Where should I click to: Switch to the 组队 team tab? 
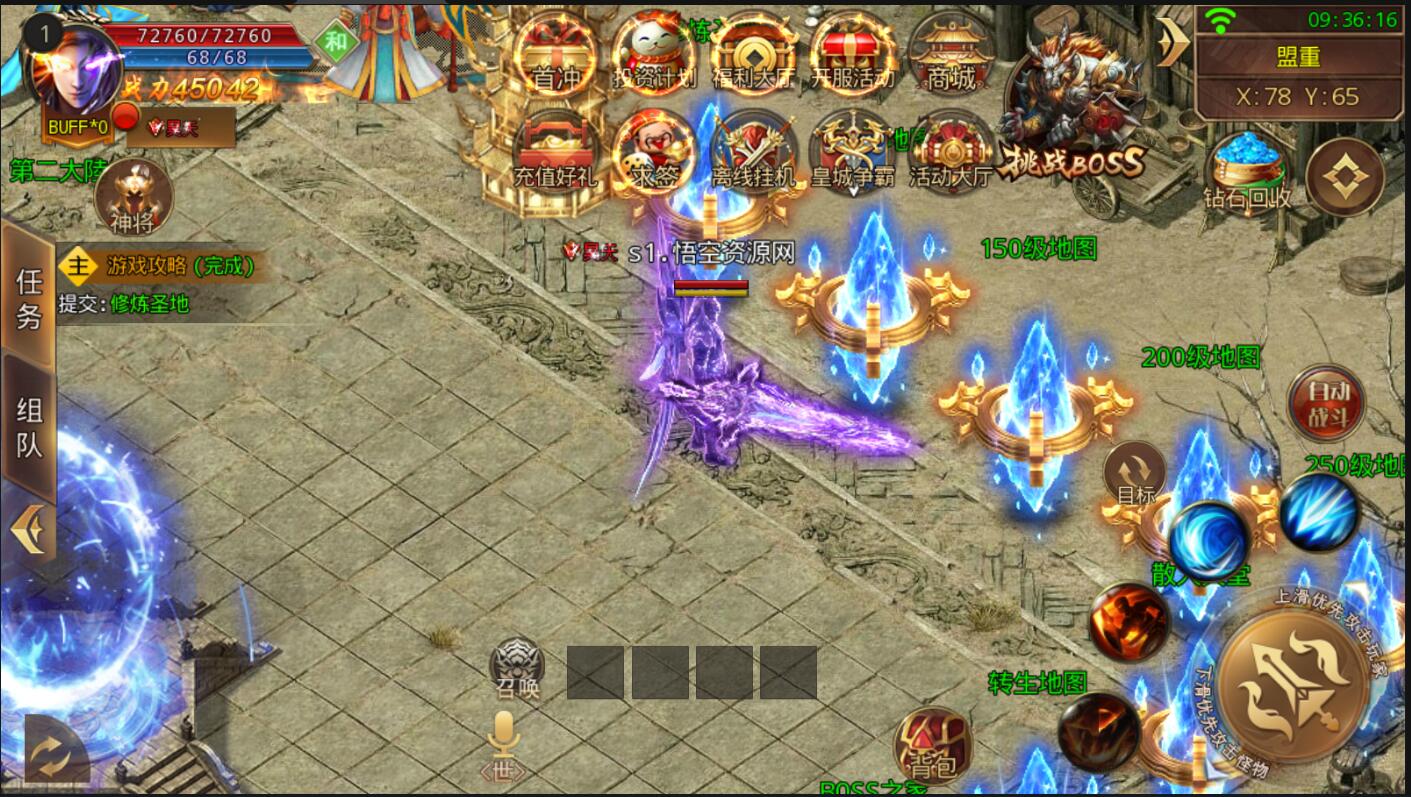[x=29, y=426]
